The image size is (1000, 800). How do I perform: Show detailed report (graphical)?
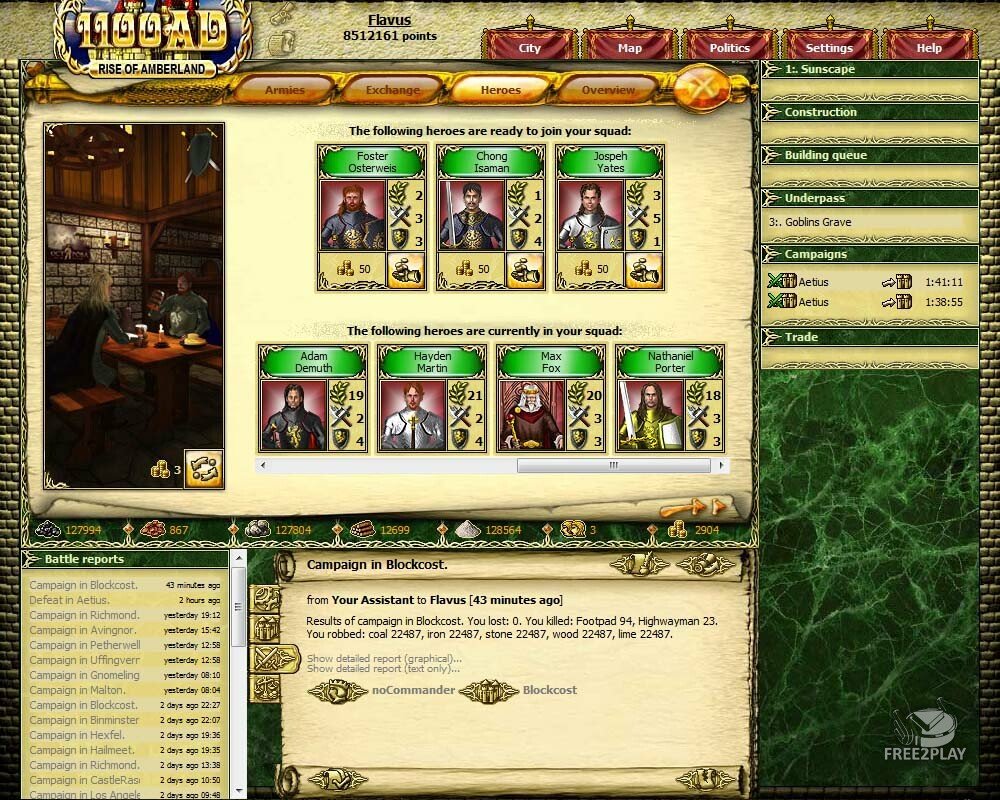point(384,658)
